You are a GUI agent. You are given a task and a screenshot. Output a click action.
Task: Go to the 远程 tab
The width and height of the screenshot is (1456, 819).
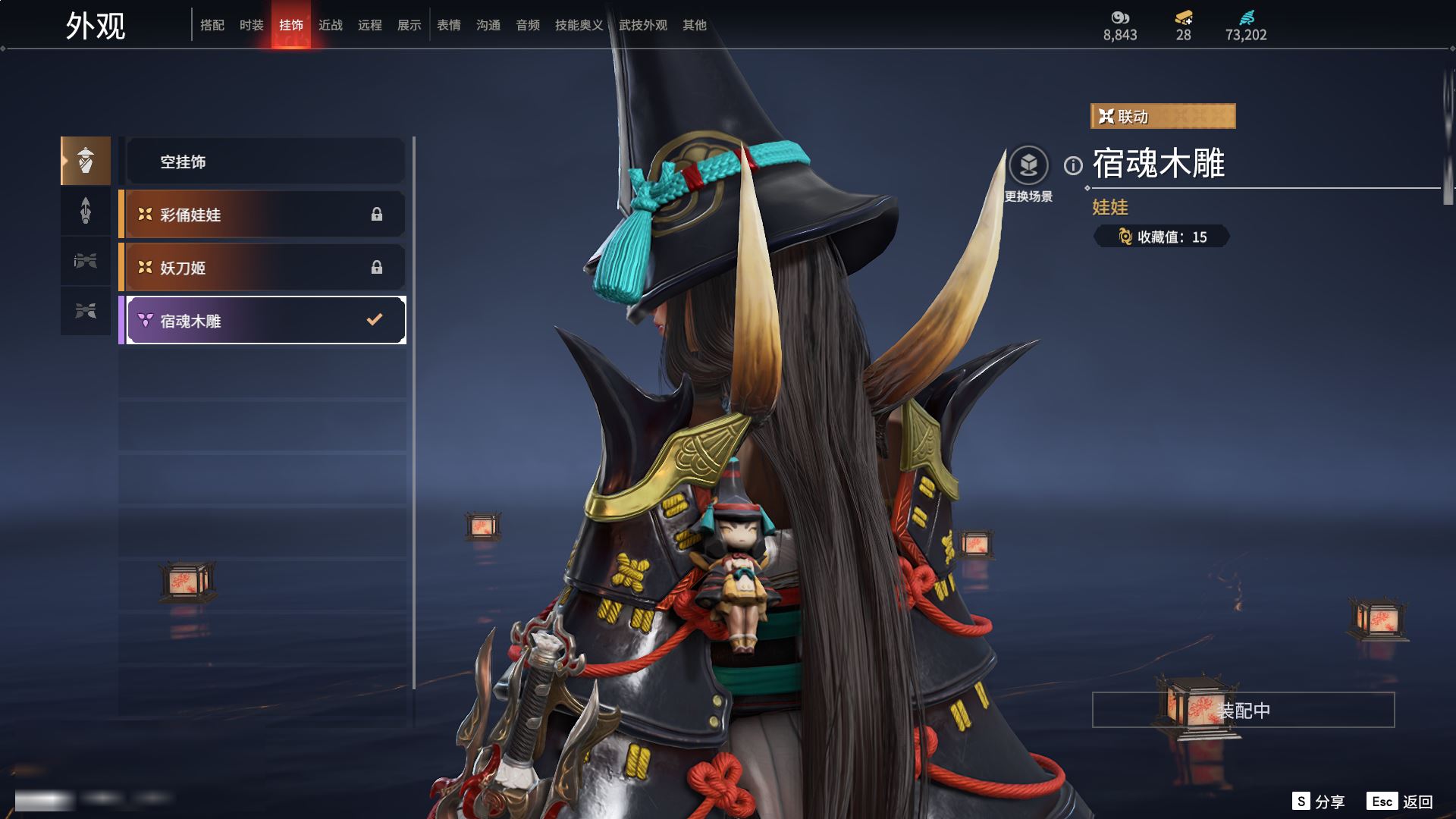[370, 25]
